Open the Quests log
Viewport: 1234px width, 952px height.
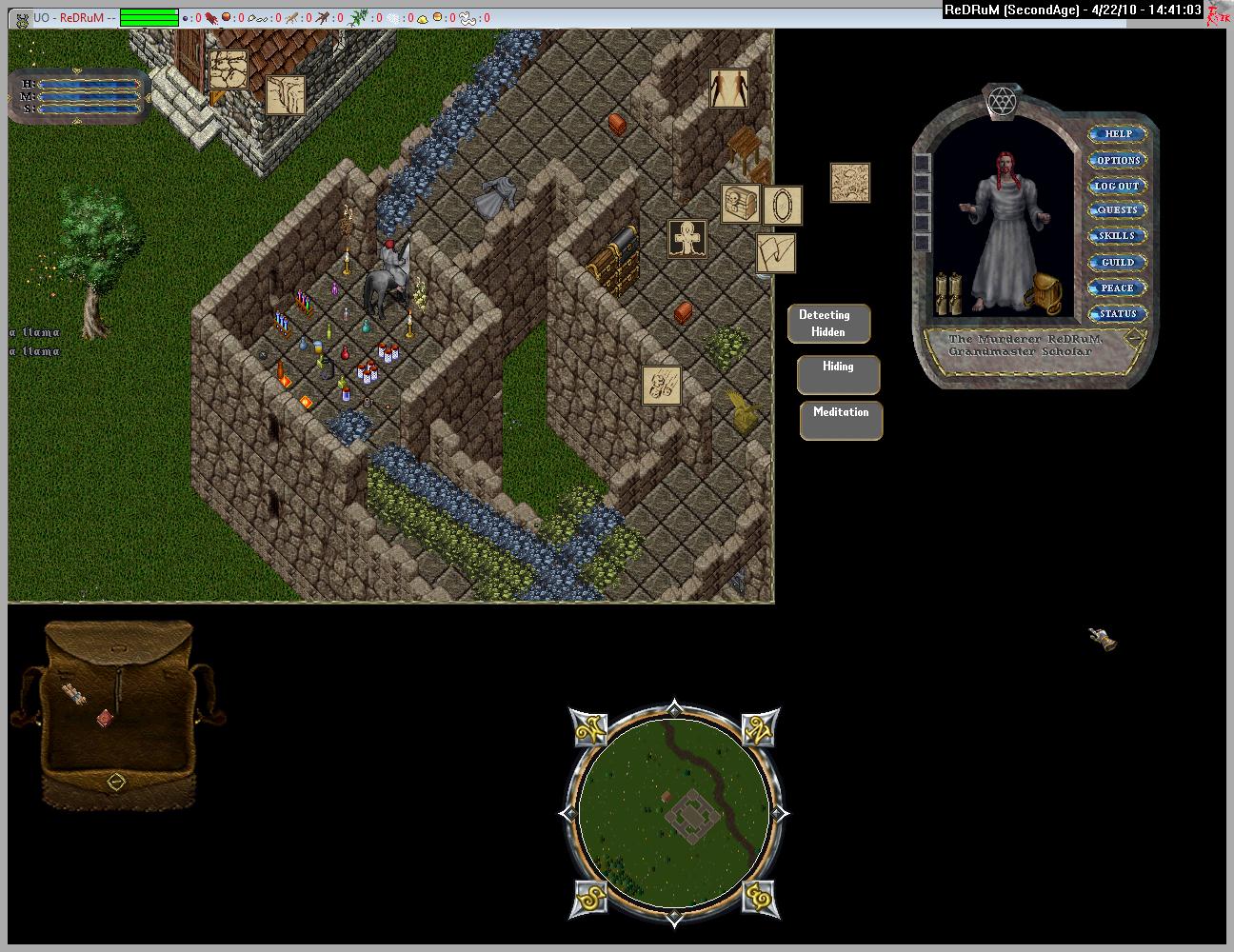[1117, 210]
